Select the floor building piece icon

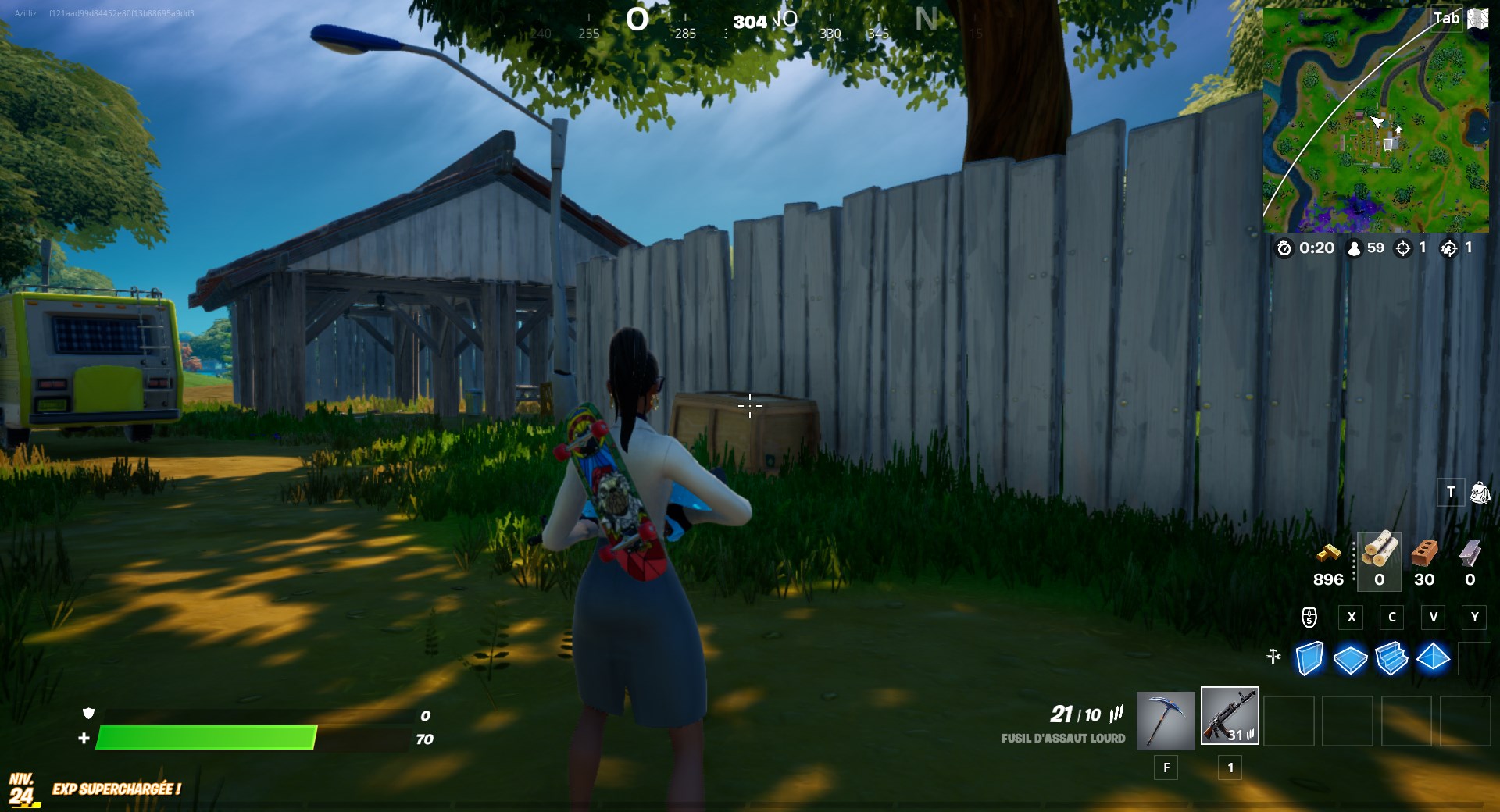pyautogui.click(x=1349, y=657)
